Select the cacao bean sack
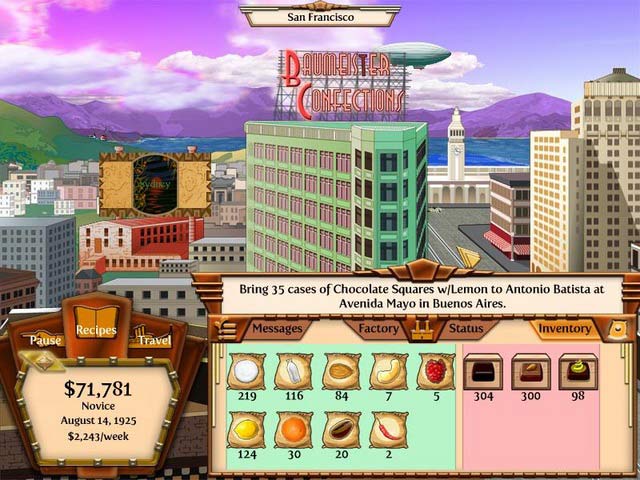The image size is (640, 480). click(341, 430)
